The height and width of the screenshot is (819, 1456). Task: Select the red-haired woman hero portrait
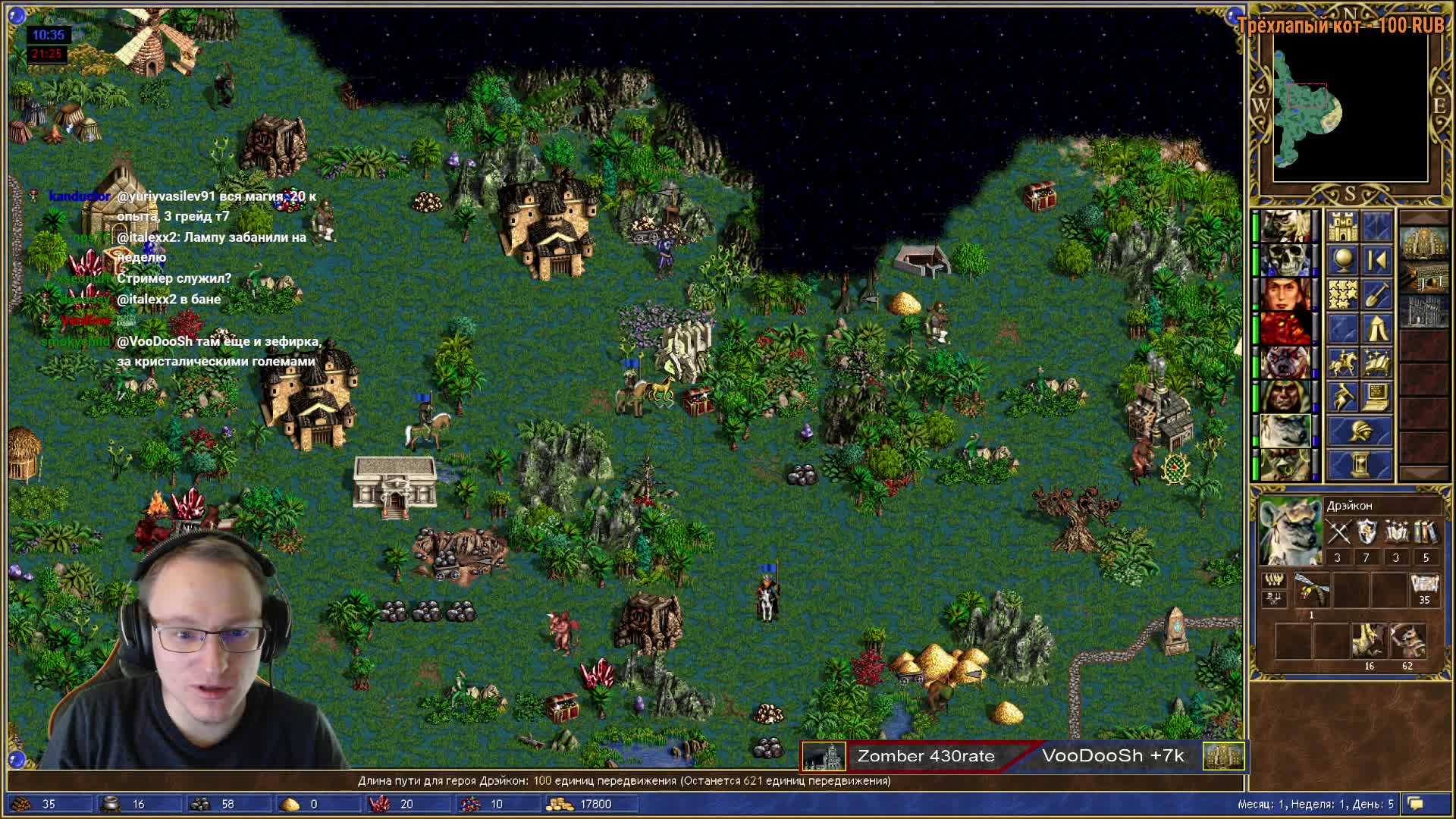point(1285,294)
